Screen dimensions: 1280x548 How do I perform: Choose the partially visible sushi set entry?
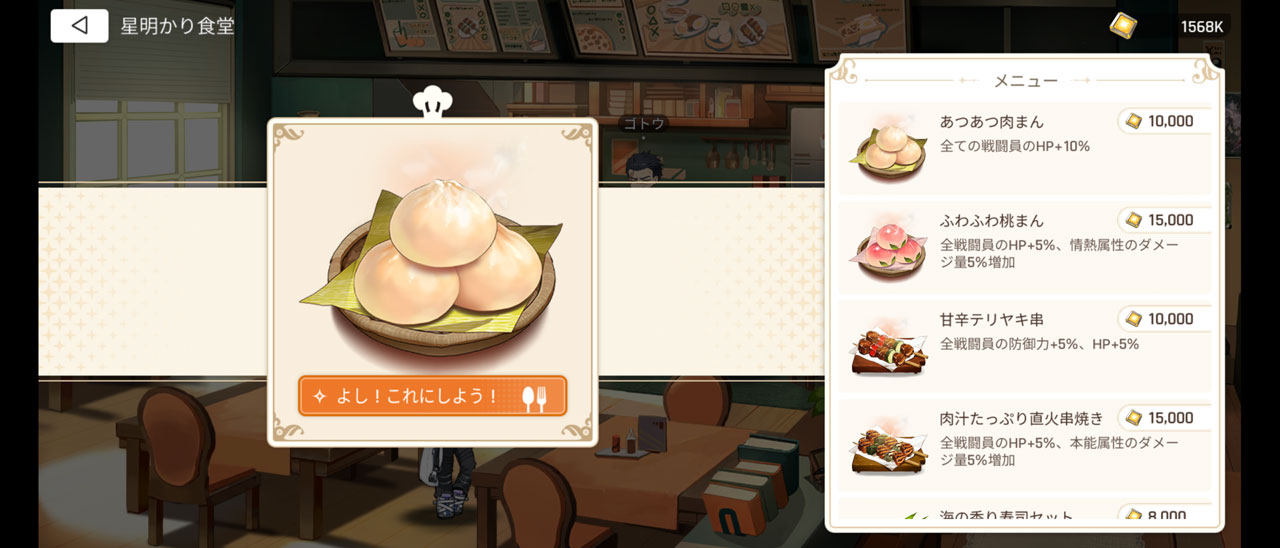point(1024,513)
